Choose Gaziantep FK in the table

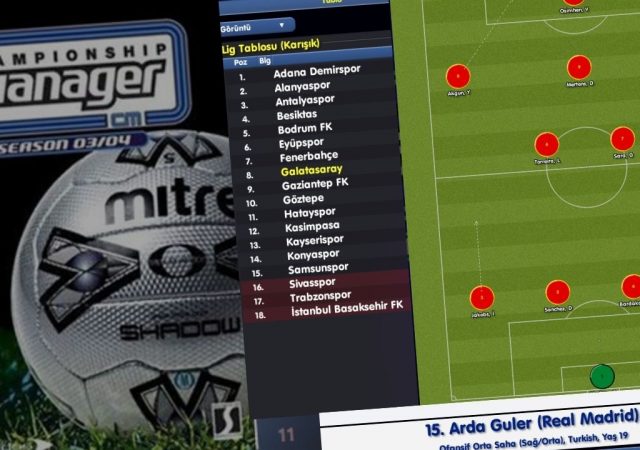click(x=314, y=184)
